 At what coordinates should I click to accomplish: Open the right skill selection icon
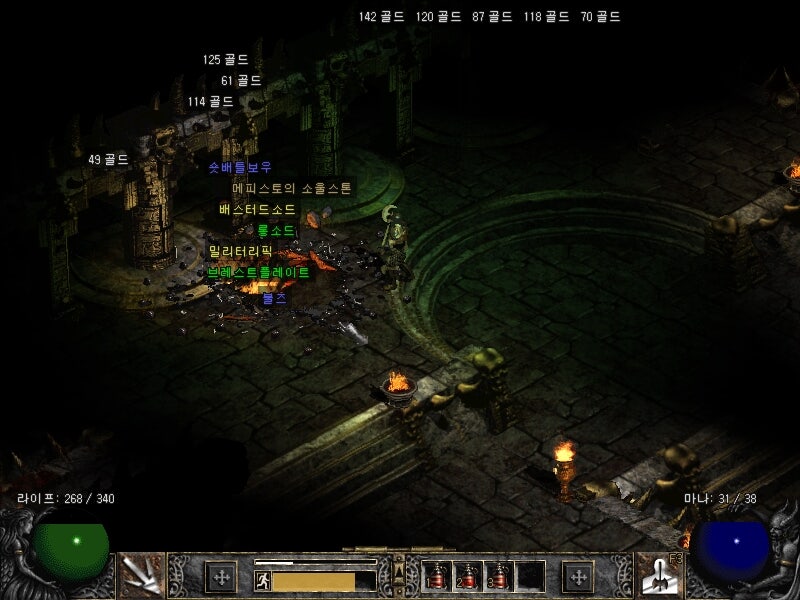[x=660, y=575]
